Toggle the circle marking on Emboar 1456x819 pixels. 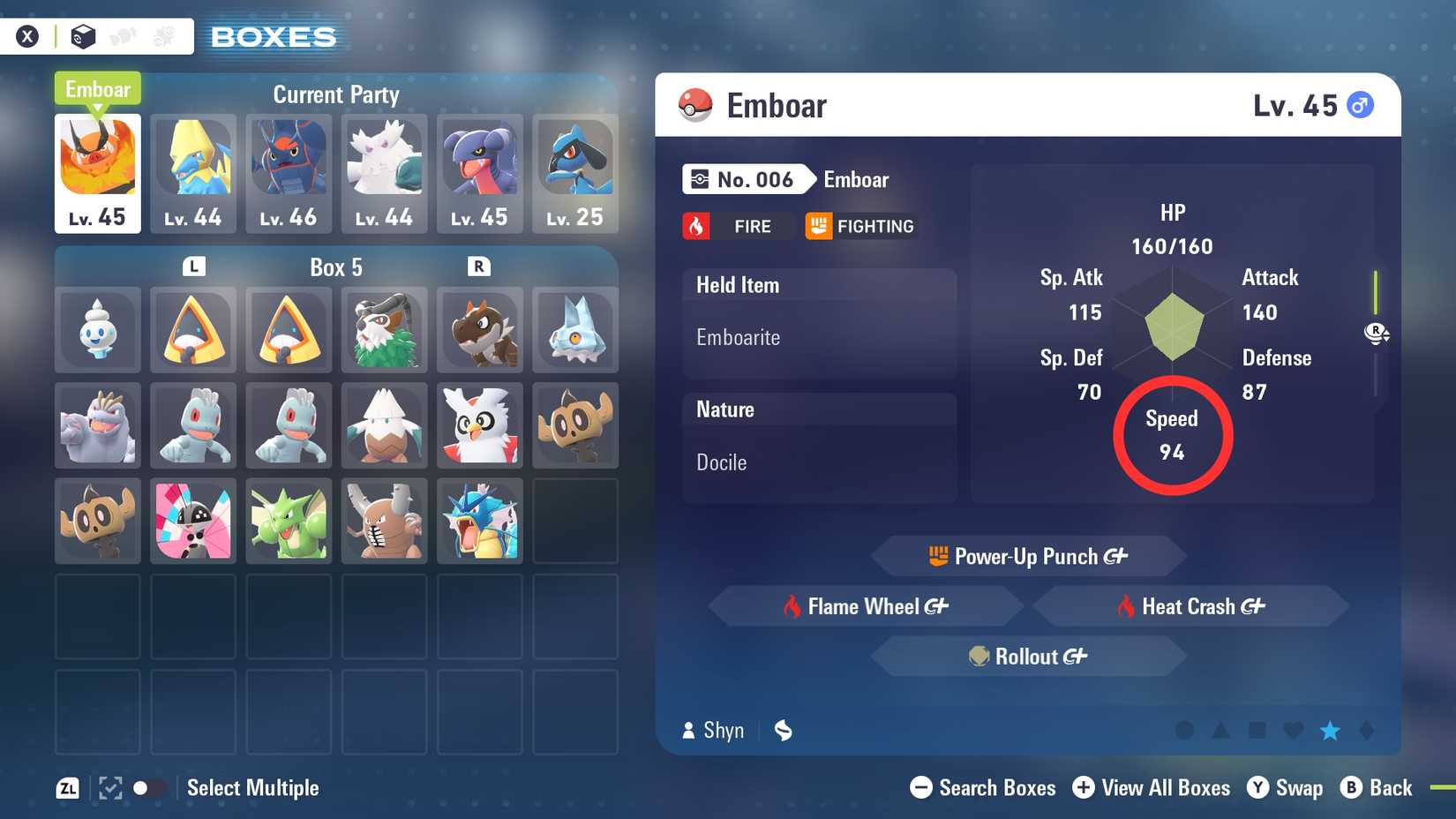pyautogui.click(x=1182, y=731)
